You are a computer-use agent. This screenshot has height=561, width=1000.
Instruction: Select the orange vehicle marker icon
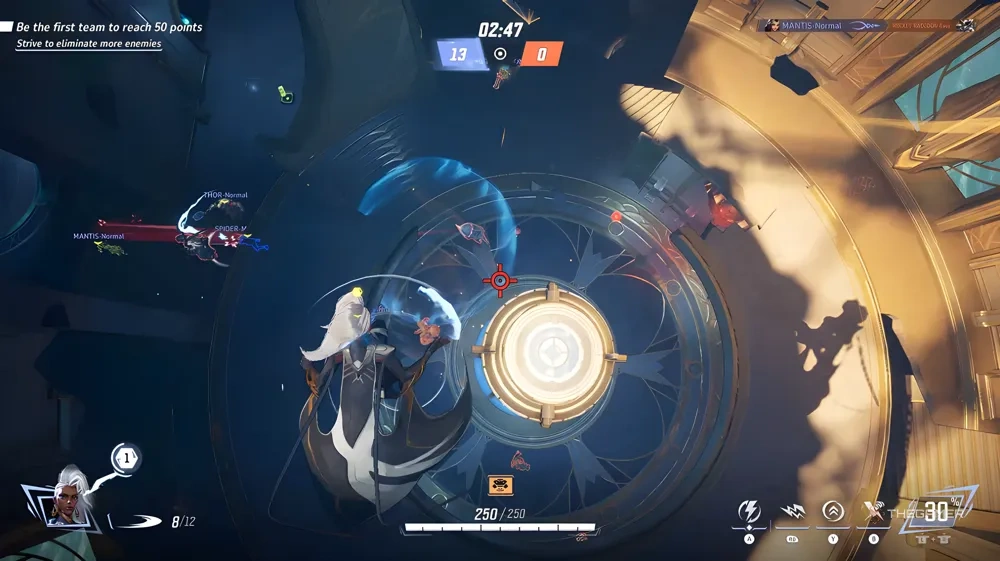tap(500, 485)
